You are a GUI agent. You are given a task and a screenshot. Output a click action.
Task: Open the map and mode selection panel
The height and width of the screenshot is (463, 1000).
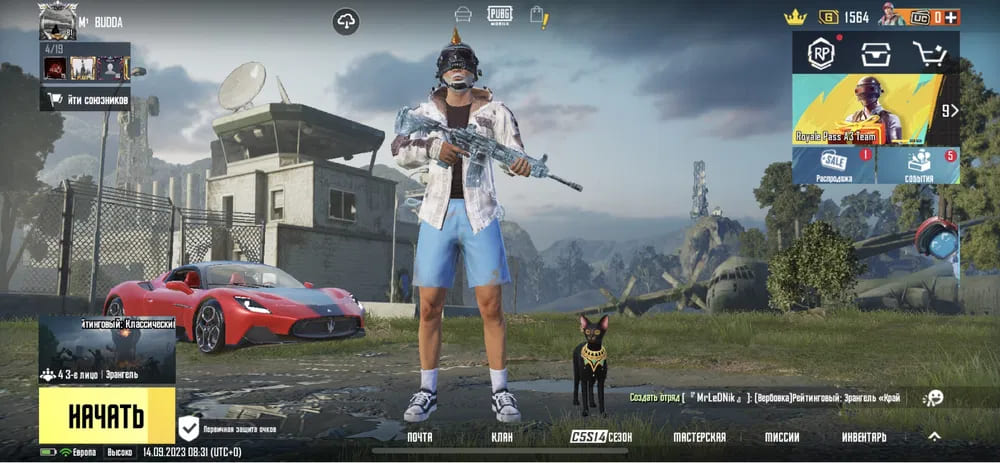pos(107,350)
